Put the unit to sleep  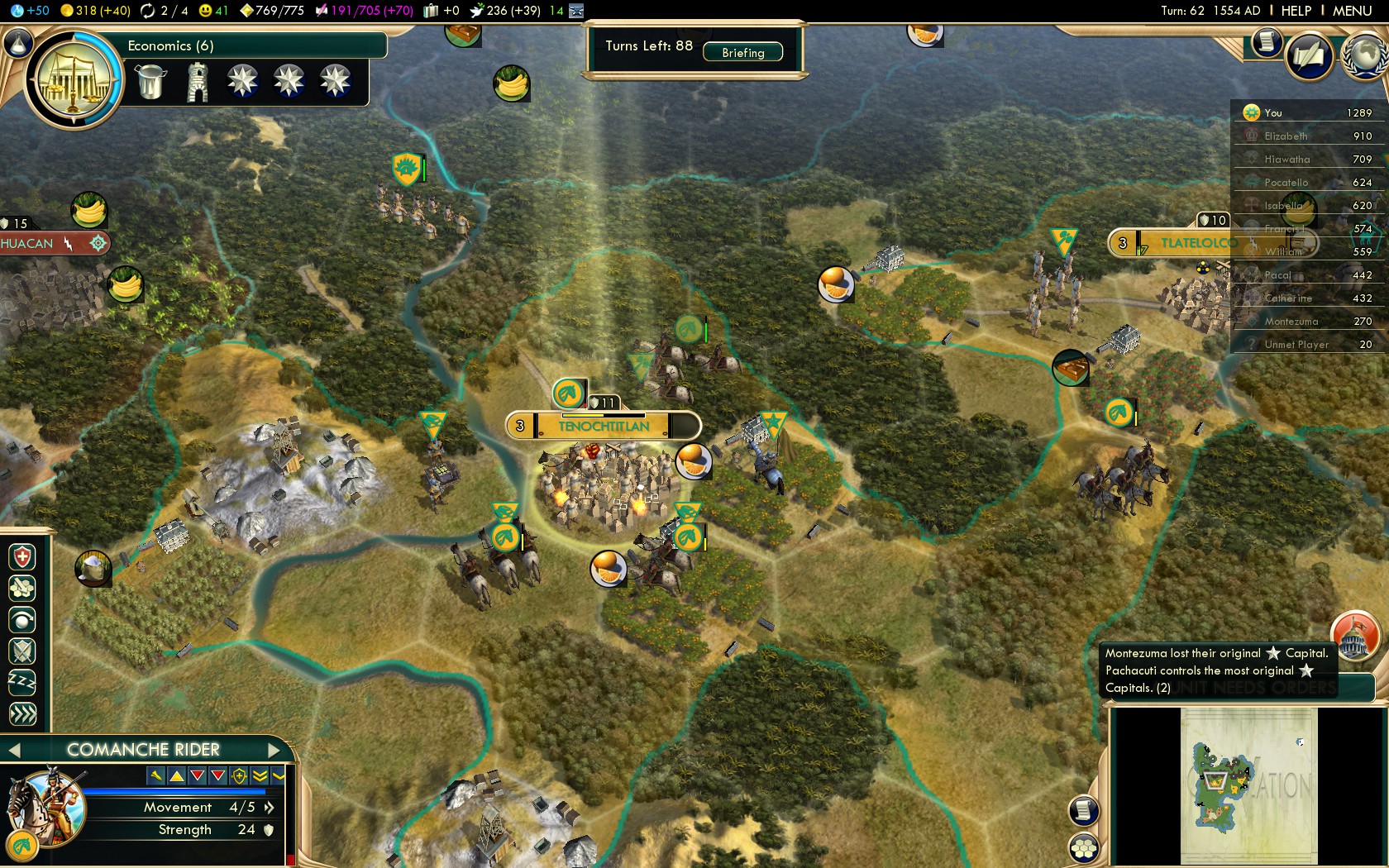[22, 682]
